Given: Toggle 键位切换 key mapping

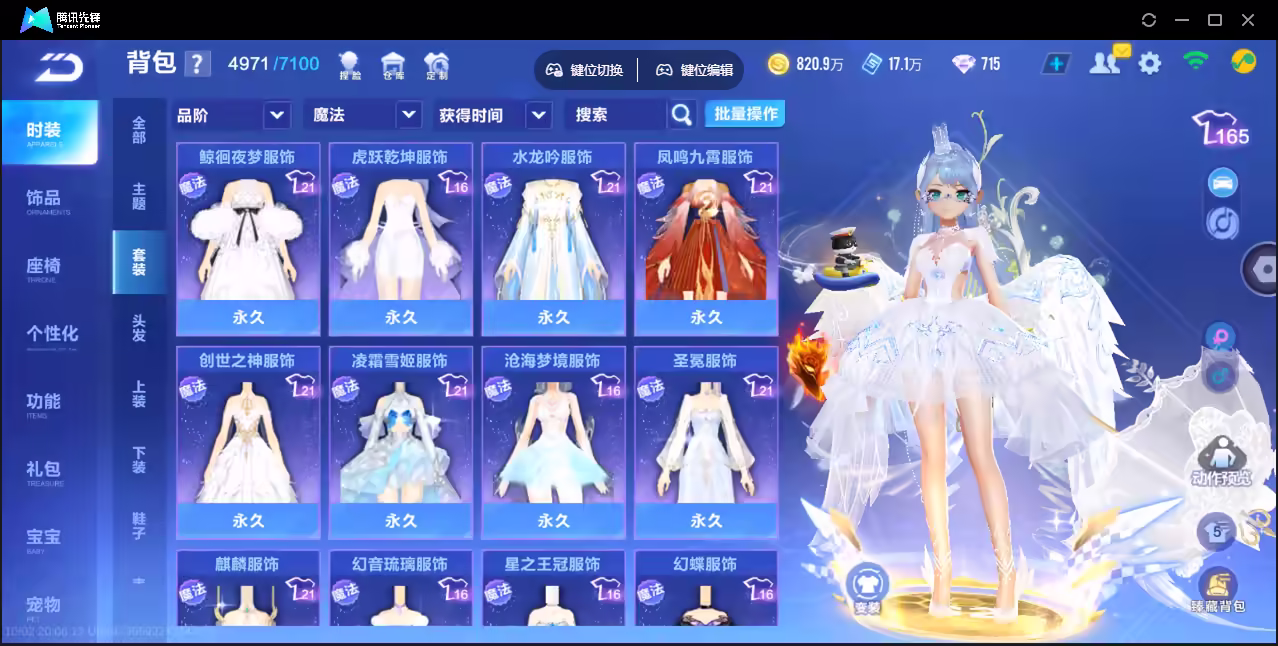Looking at the screenshot, I should coord(585,70).
